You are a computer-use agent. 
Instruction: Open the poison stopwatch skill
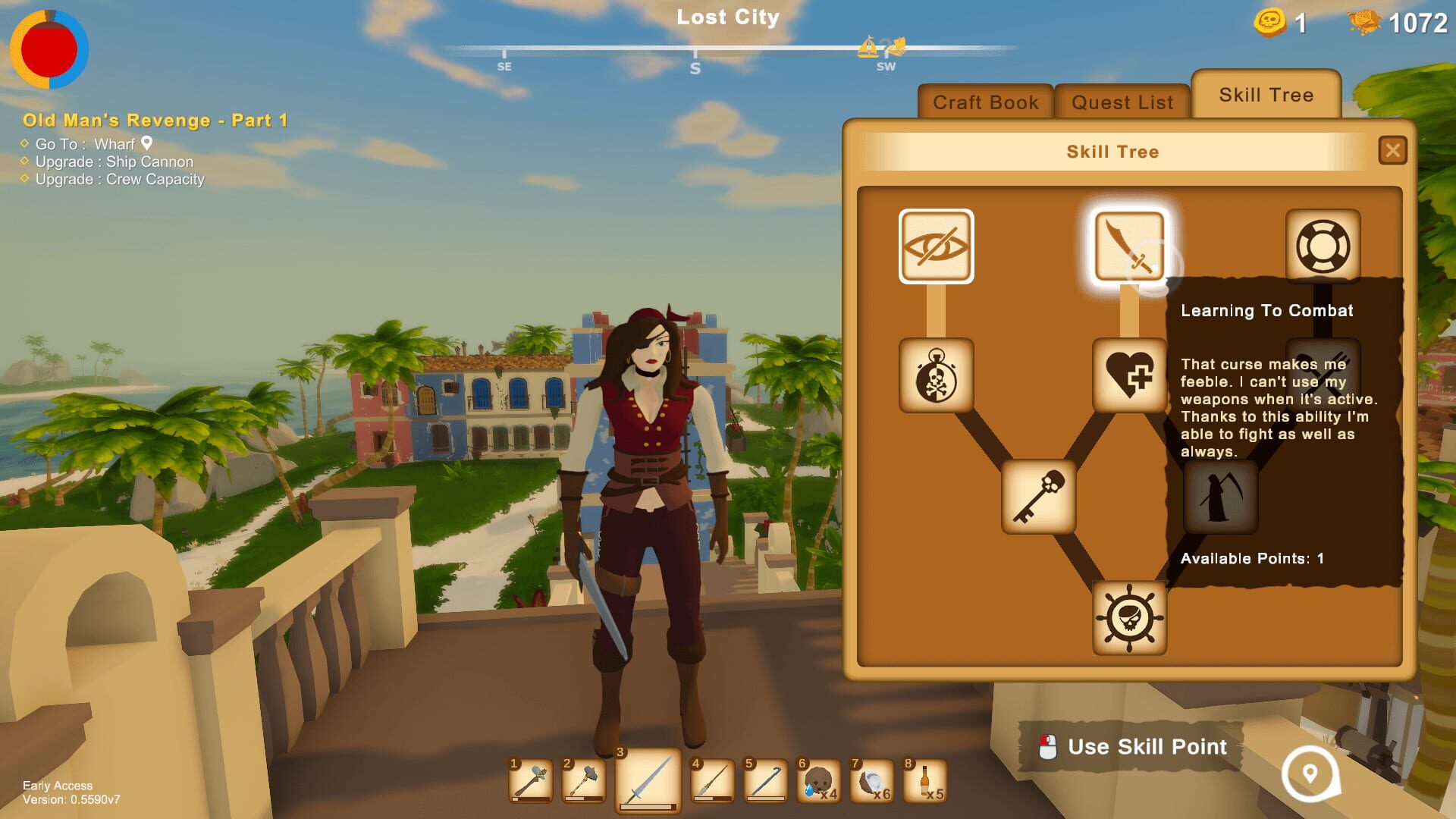[936, 378]
